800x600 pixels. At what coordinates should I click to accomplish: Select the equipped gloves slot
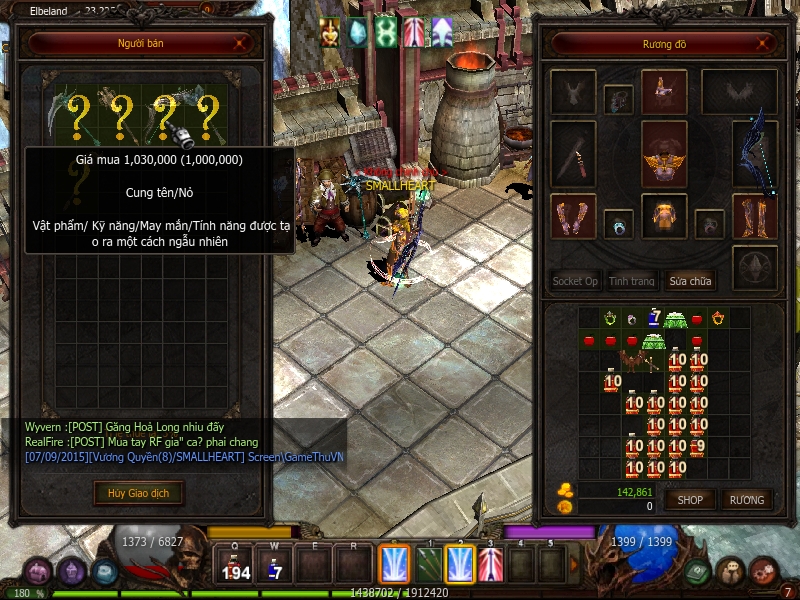[x=574, y=216]
